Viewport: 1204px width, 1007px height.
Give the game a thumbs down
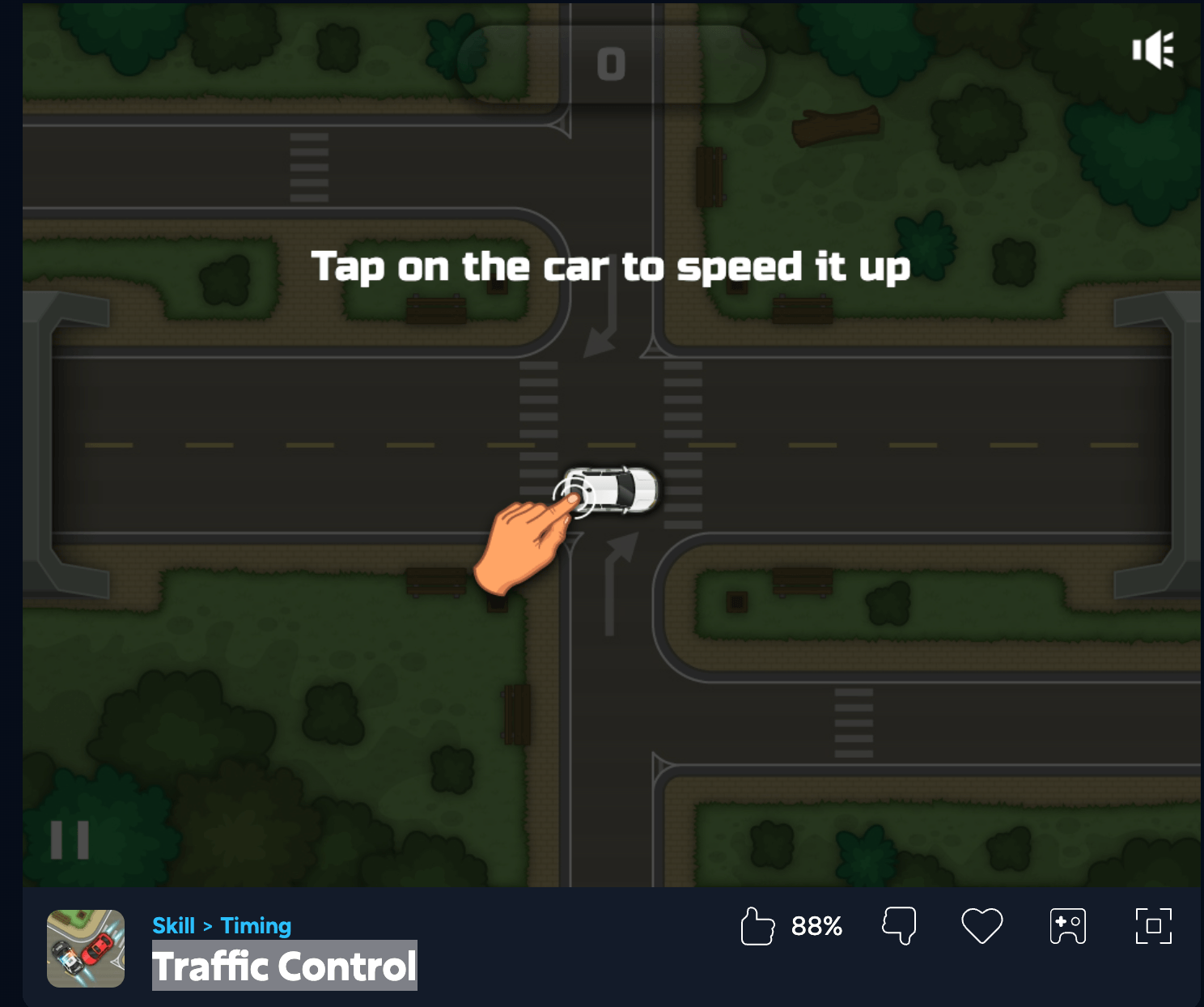tap(899, 926)
